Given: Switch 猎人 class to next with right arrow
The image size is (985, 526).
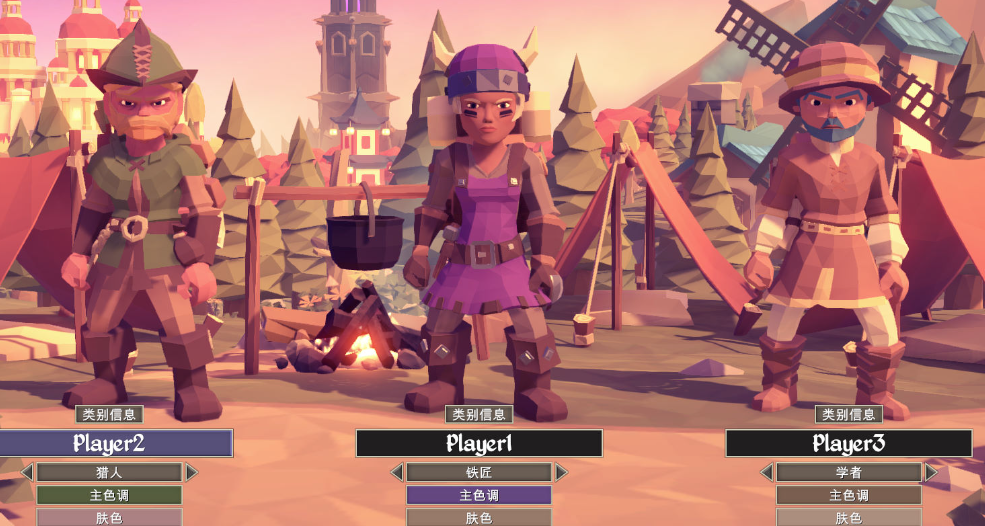Looking at the screenshot, I should pyautogui.click(x=191, y=472).
